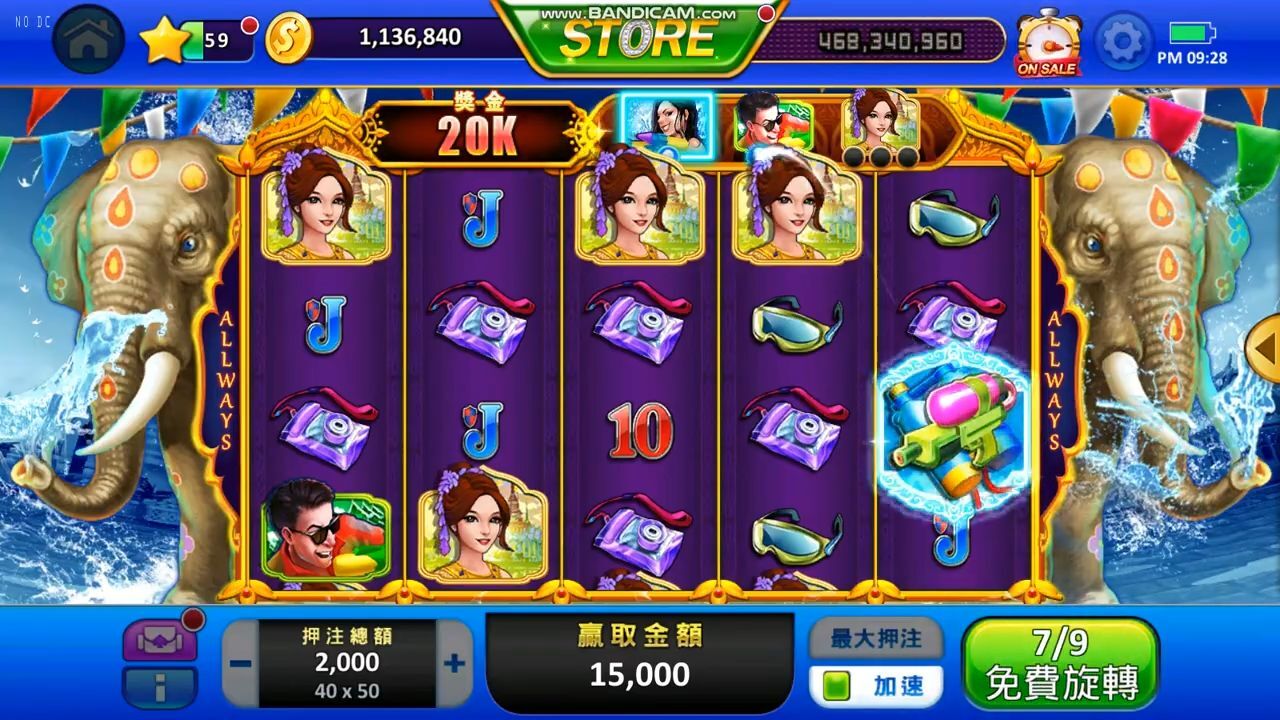Increase total bet with plus button
This screenshot has width=1280, height=720.
click(454, 663)
